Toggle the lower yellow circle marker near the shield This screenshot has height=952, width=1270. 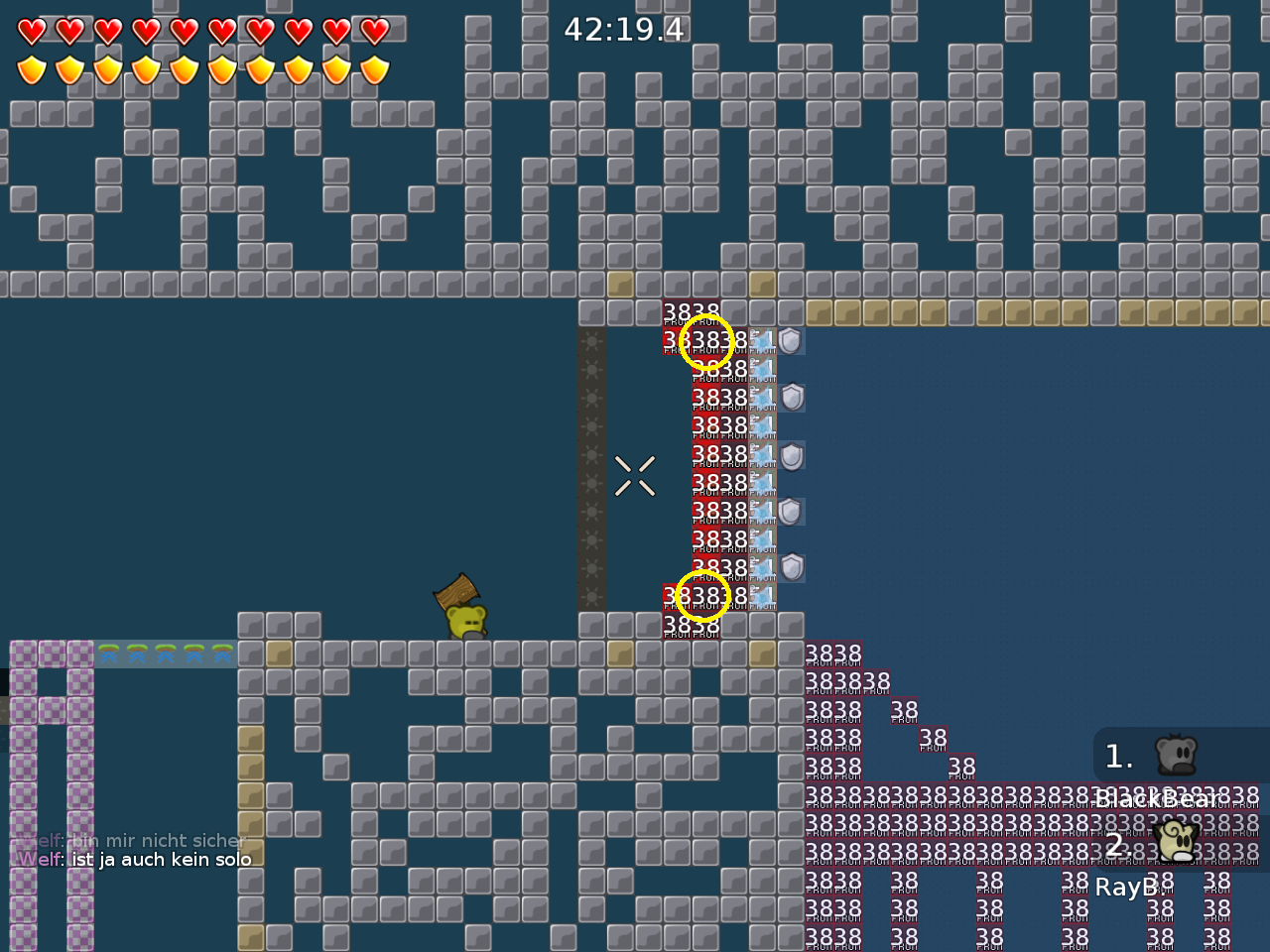(702, 595)
